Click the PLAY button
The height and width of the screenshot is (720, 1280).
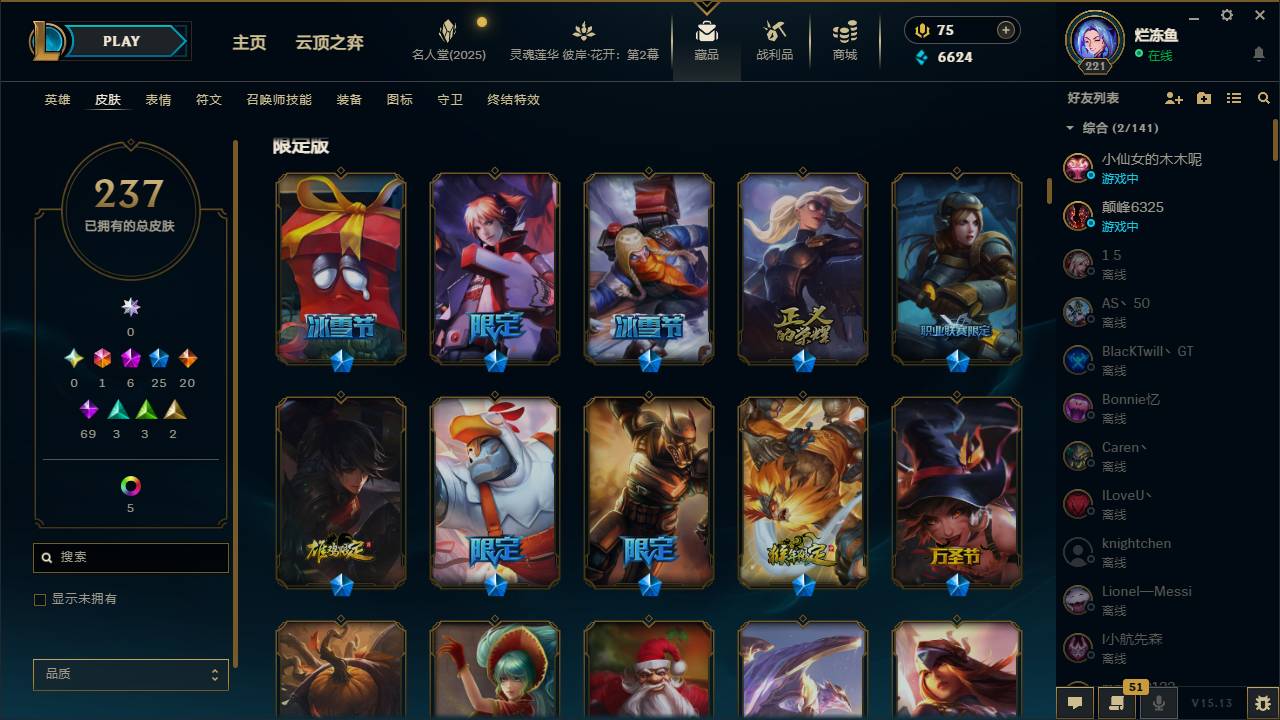coord(121,41)
